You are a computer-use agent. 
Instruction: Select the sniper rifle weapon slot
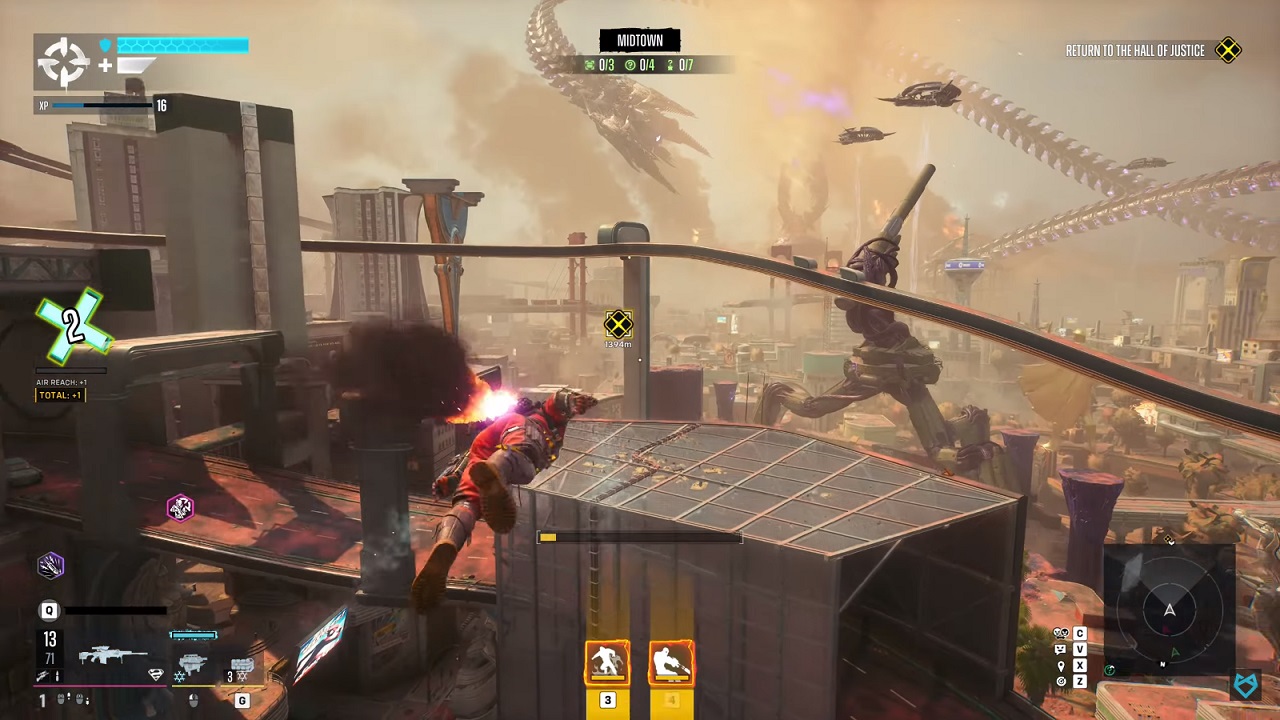pos(112,656)
